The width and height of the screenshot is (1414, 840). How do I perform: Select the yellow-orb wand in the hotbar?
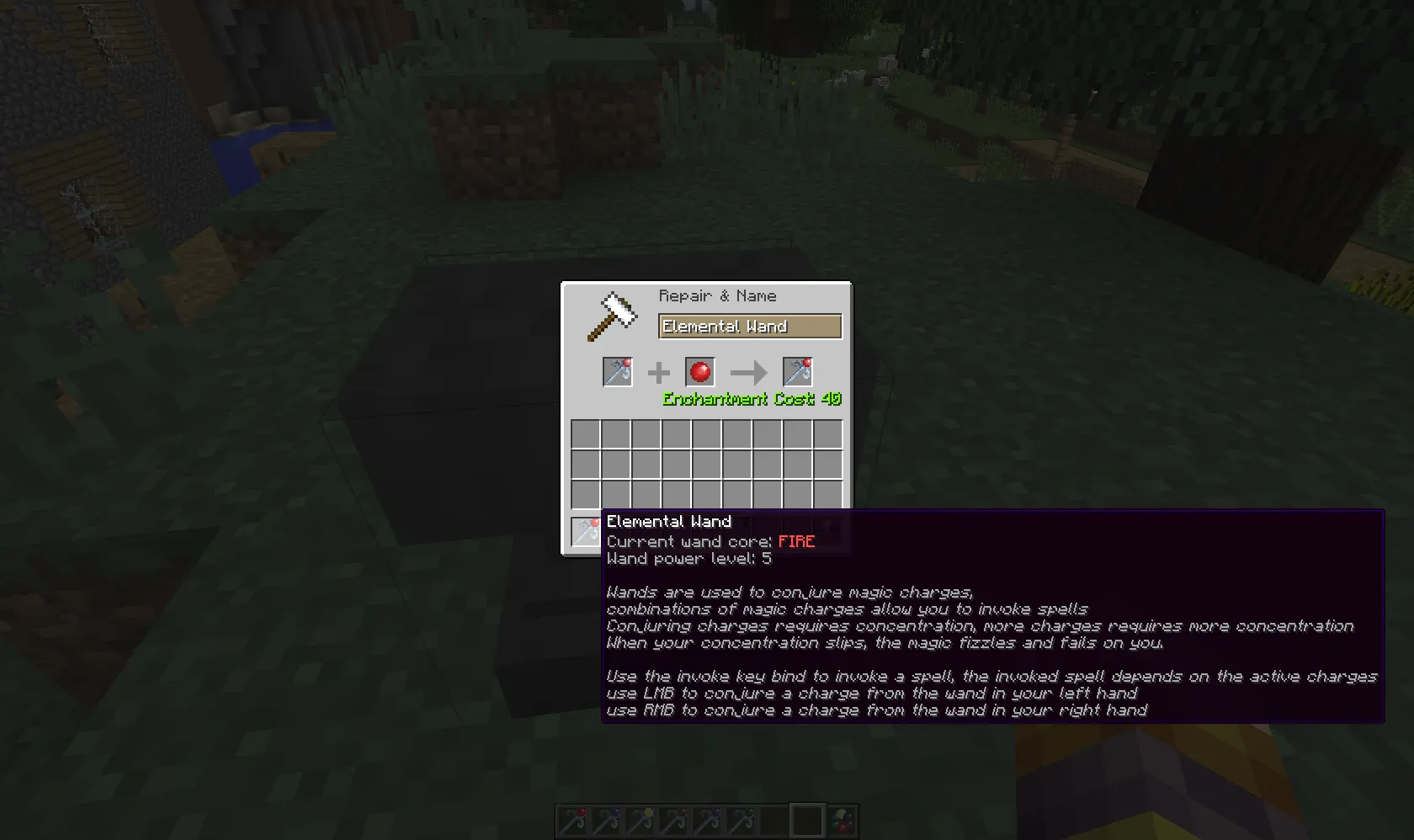click(640, 821)
